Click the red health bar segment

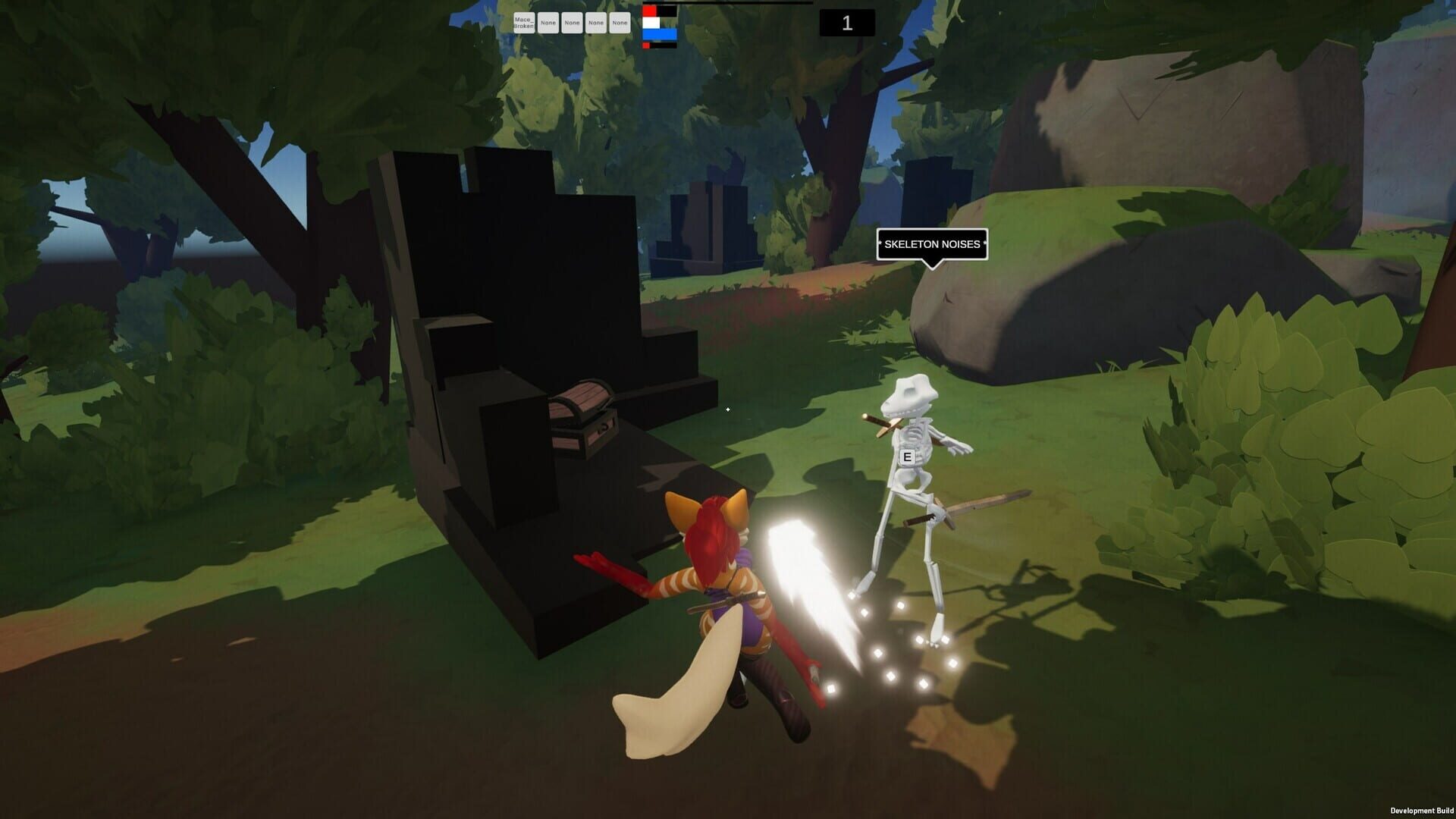(649, 11)
